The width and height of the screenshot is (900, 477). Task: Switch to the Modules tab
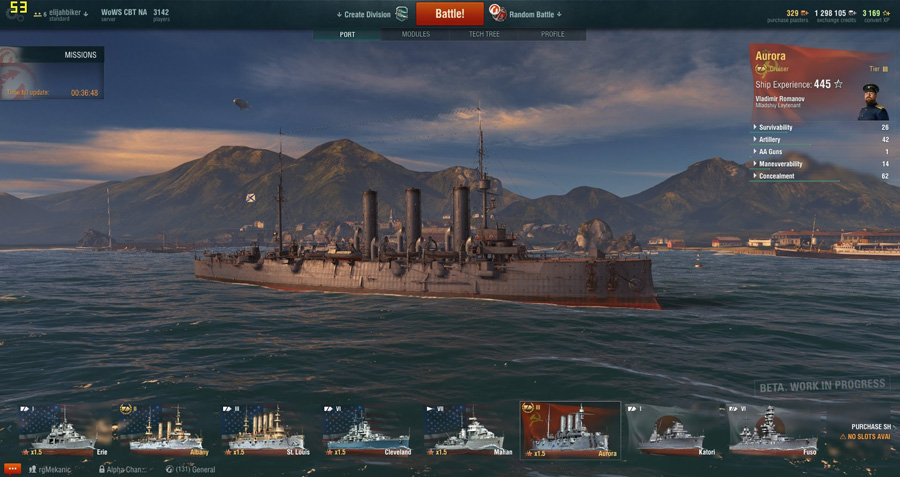coord(416,34)
